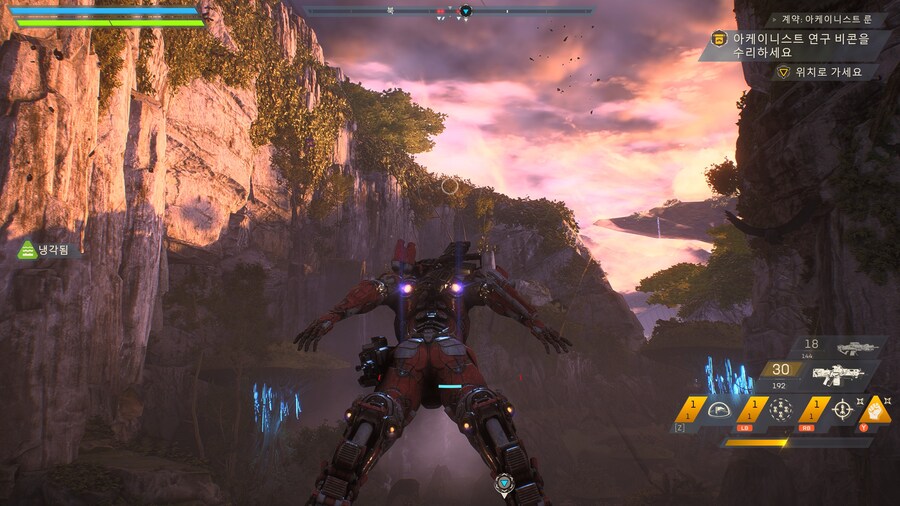This screenshot has width=900, height=506.
Task: Activate the dome shield support ability
Action: pos(717,409)
